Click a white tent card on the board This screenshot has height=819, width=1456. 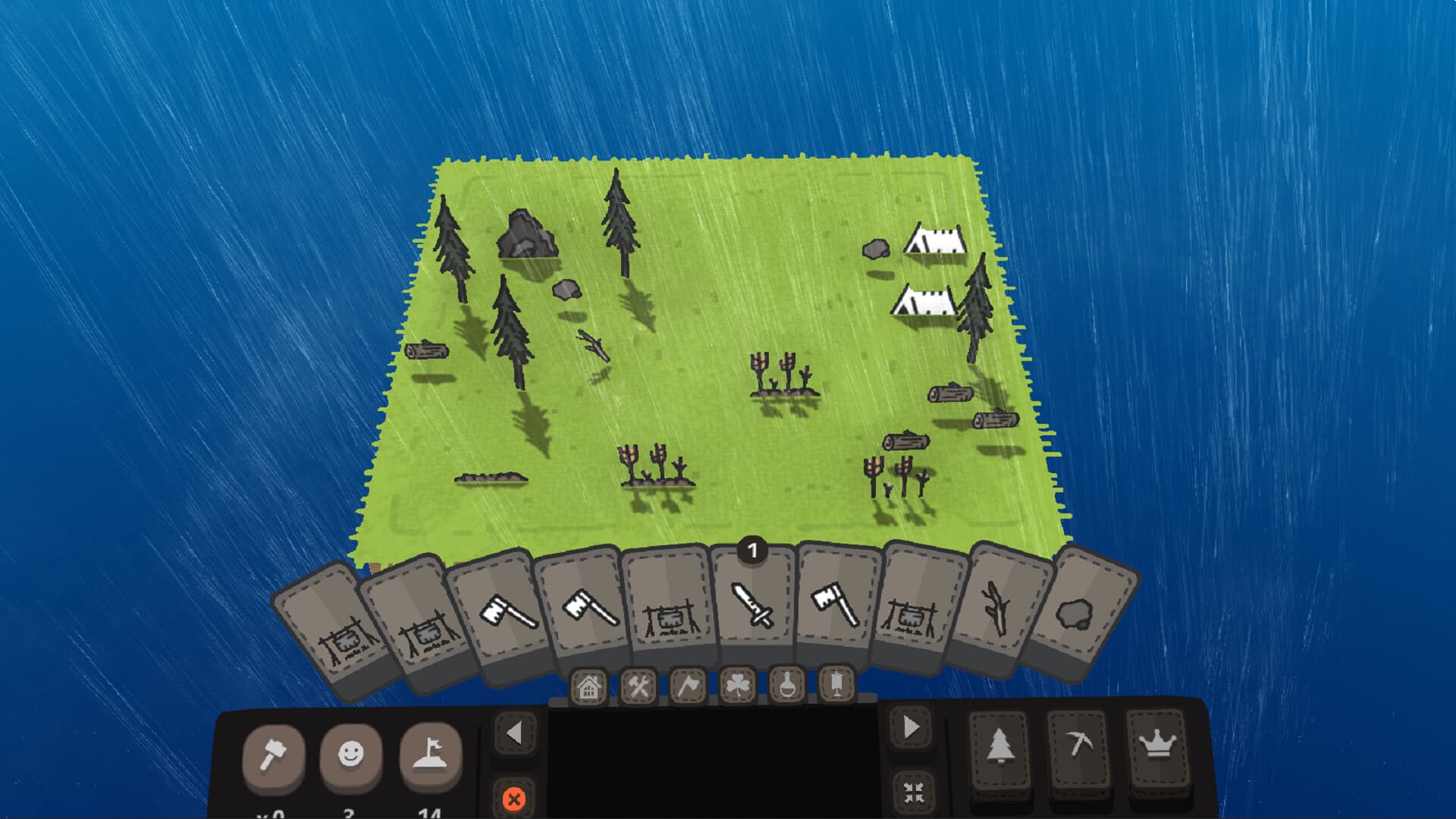[x=935, y=239]
